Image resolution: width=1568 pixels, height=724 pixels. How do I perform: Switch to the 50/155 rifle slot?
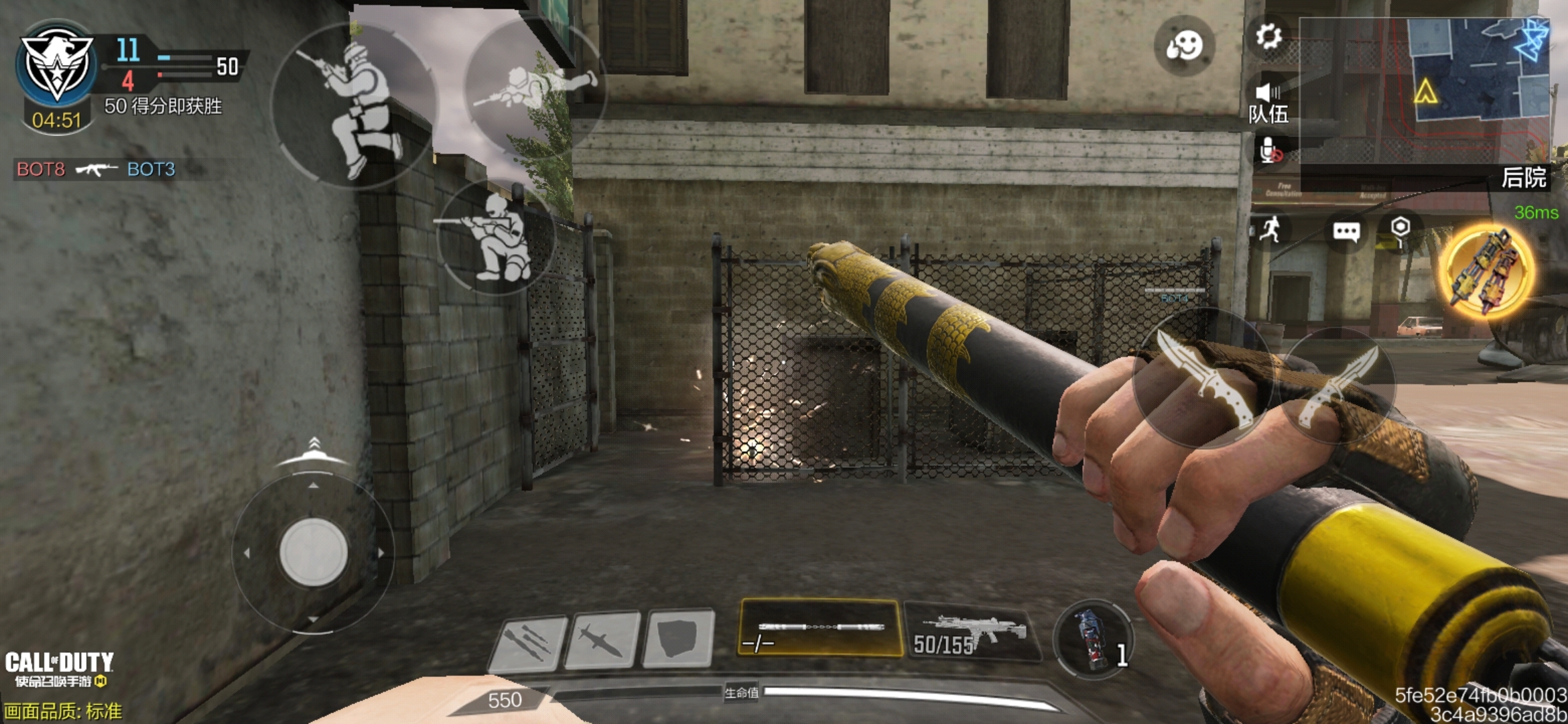(x=972, y=632)
